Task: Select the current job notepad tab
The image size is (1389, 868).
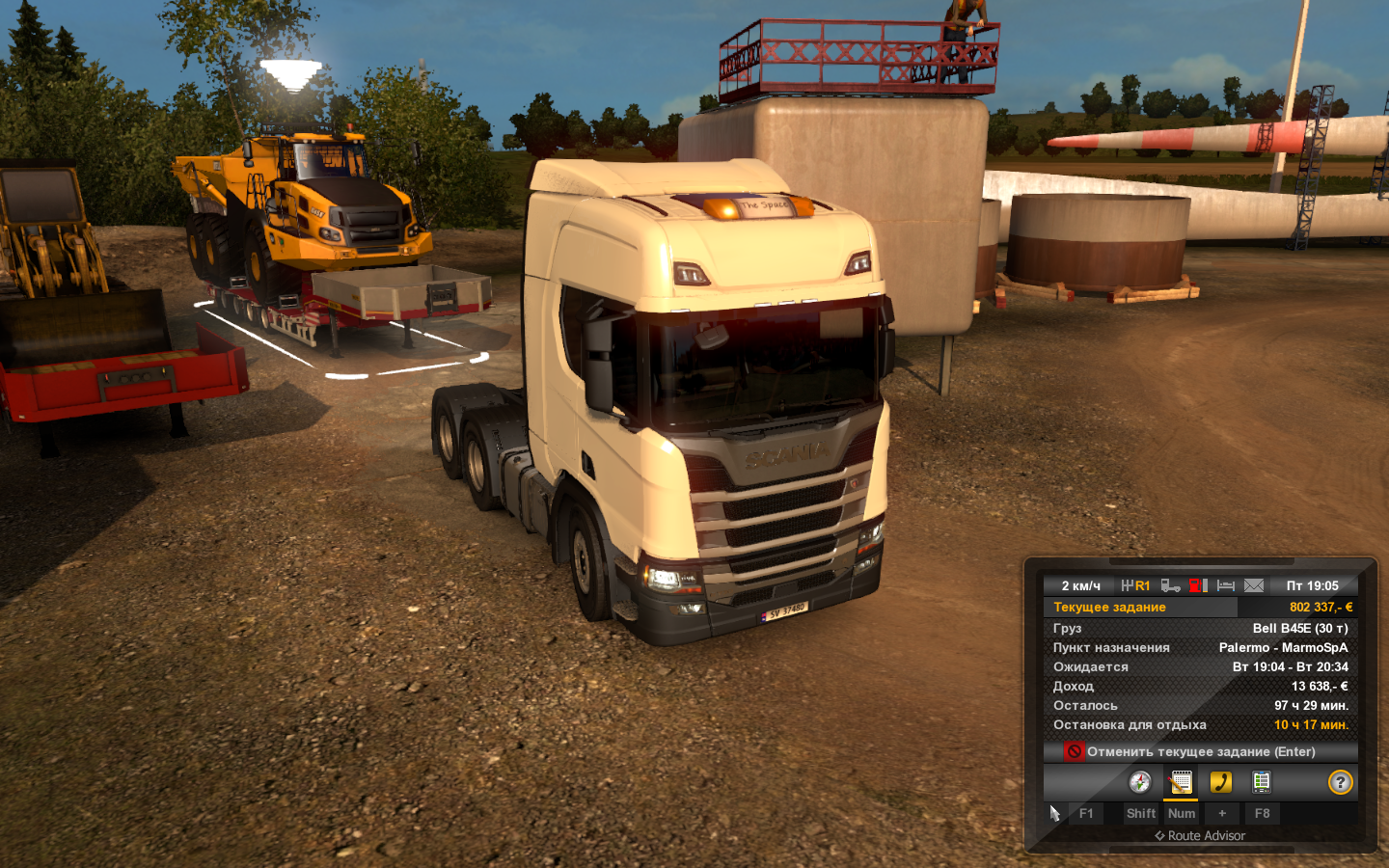Action: (x=1181, y=782)
